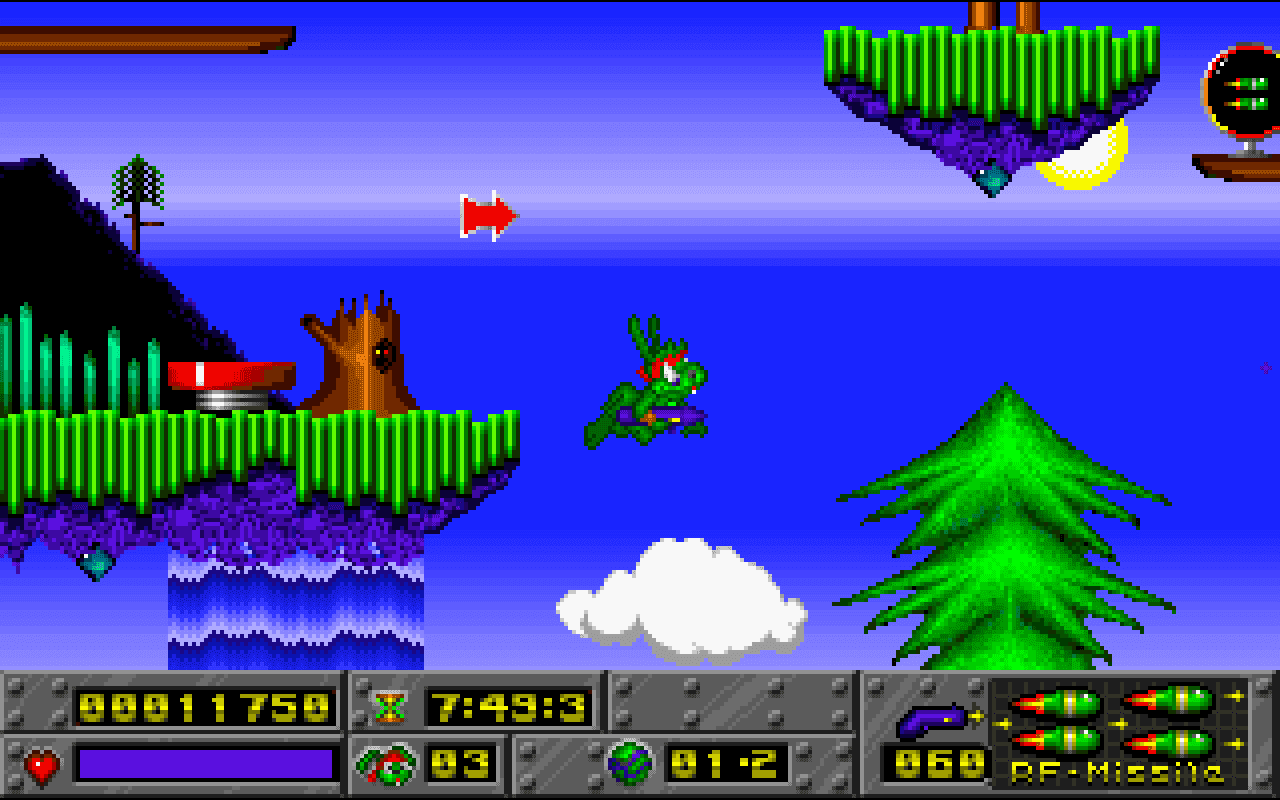Viewport: 1280px width, 800px height.
Task: Click the ammo counter showing 060
Action: pos(935,763)
